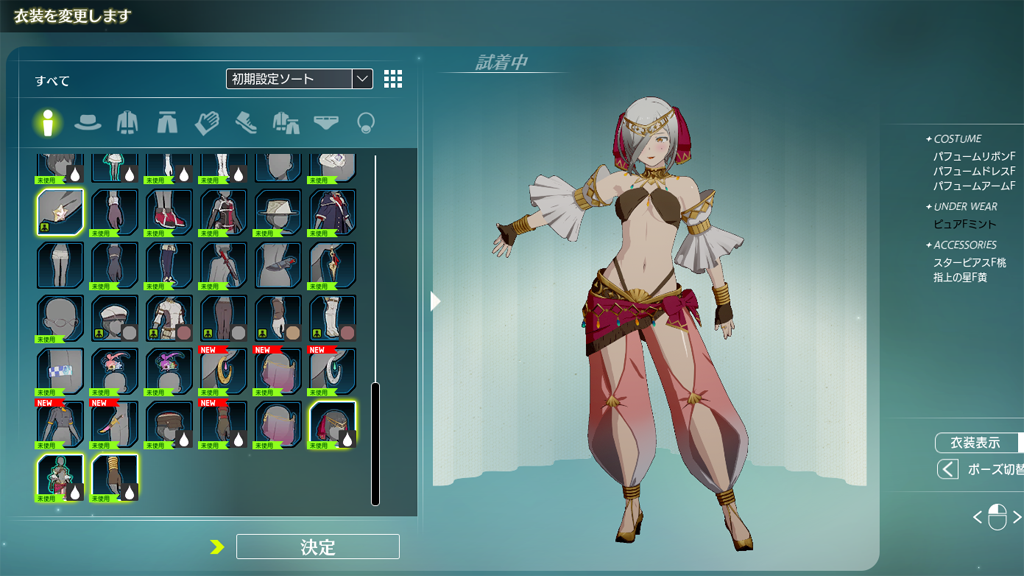1024x576 pixels.
Task: Choose the wide-brim white hat item
Action: point(277,212)
